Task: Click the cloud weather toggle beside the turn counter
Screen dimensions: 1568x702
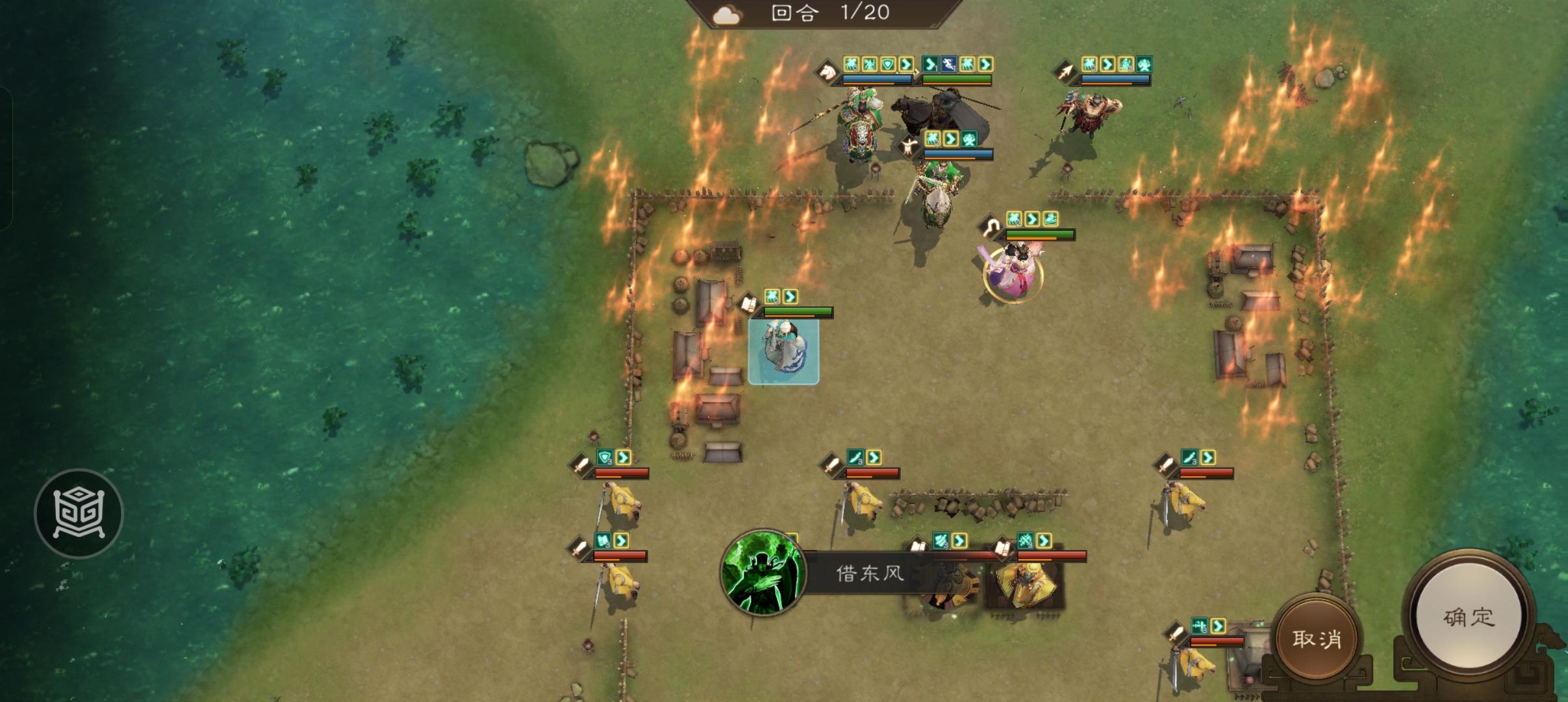Action: (727, 14)
